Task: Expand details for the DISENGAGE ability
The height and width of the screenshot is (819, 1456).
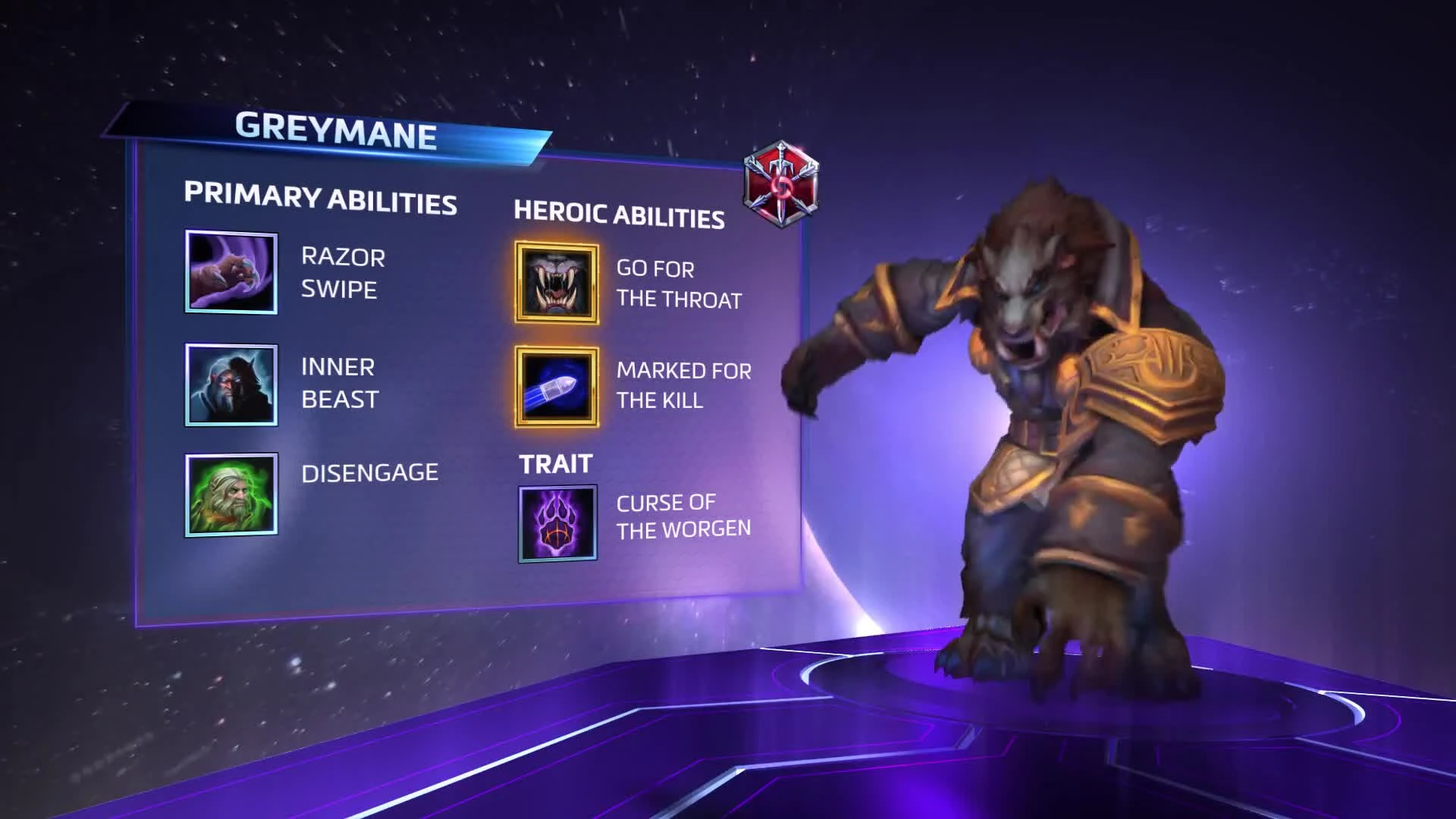Action: [x=369, y=472]
